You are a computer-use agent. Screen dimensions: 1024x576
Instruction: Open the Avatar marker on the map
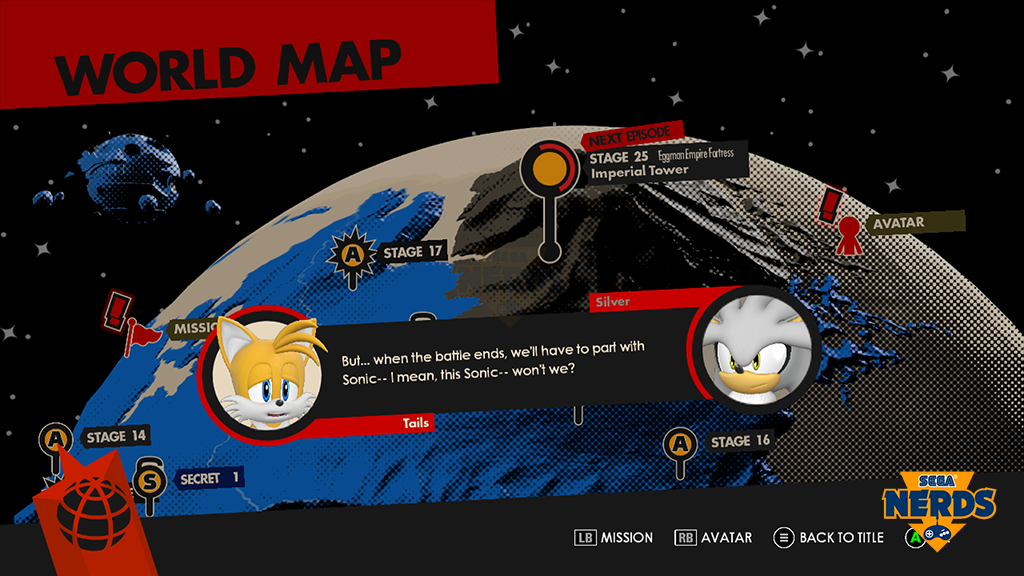tap(849, 231)
